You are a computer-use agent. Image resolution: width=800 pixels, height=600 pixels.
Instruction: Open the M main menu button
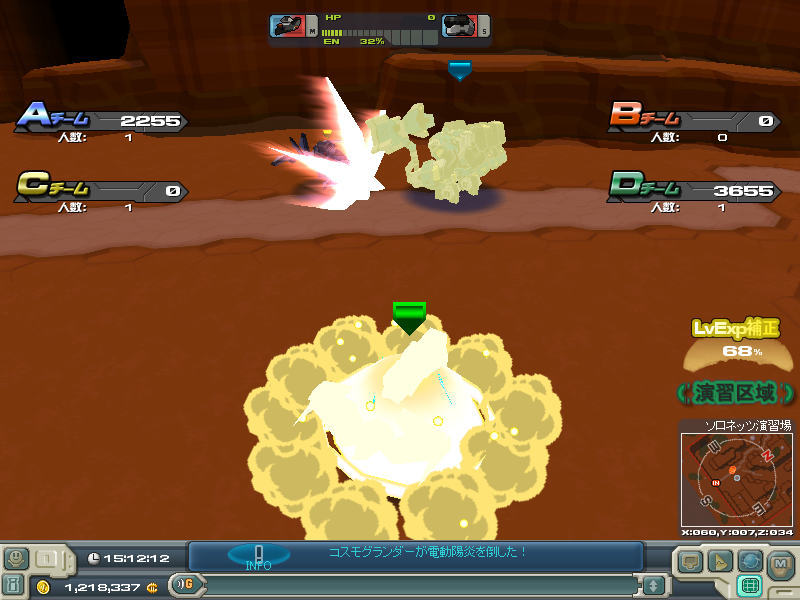[781, 563]
